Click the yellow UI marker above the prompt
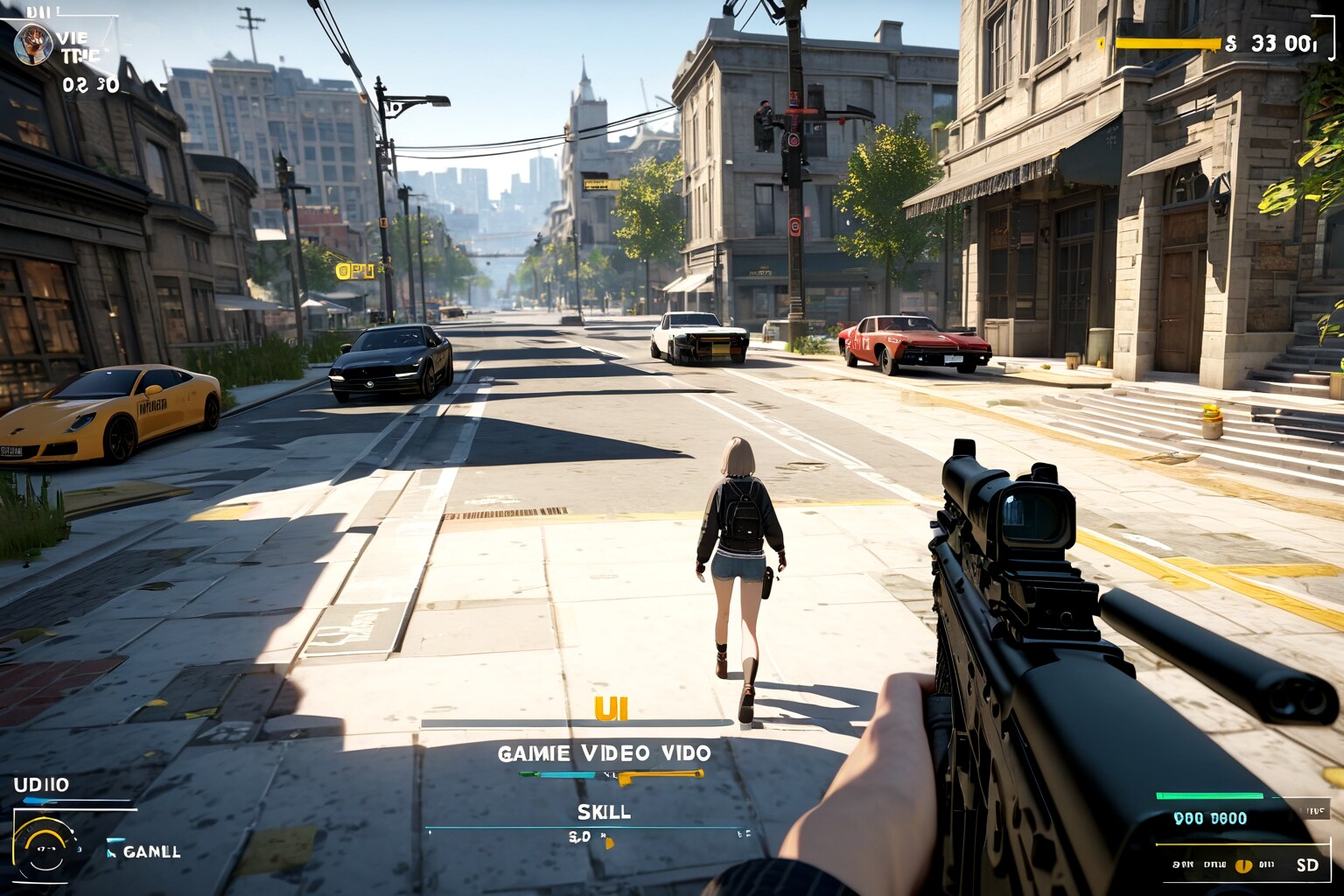Image resolution: width=1344 pixels, height=896 pixels. (611, 709)
